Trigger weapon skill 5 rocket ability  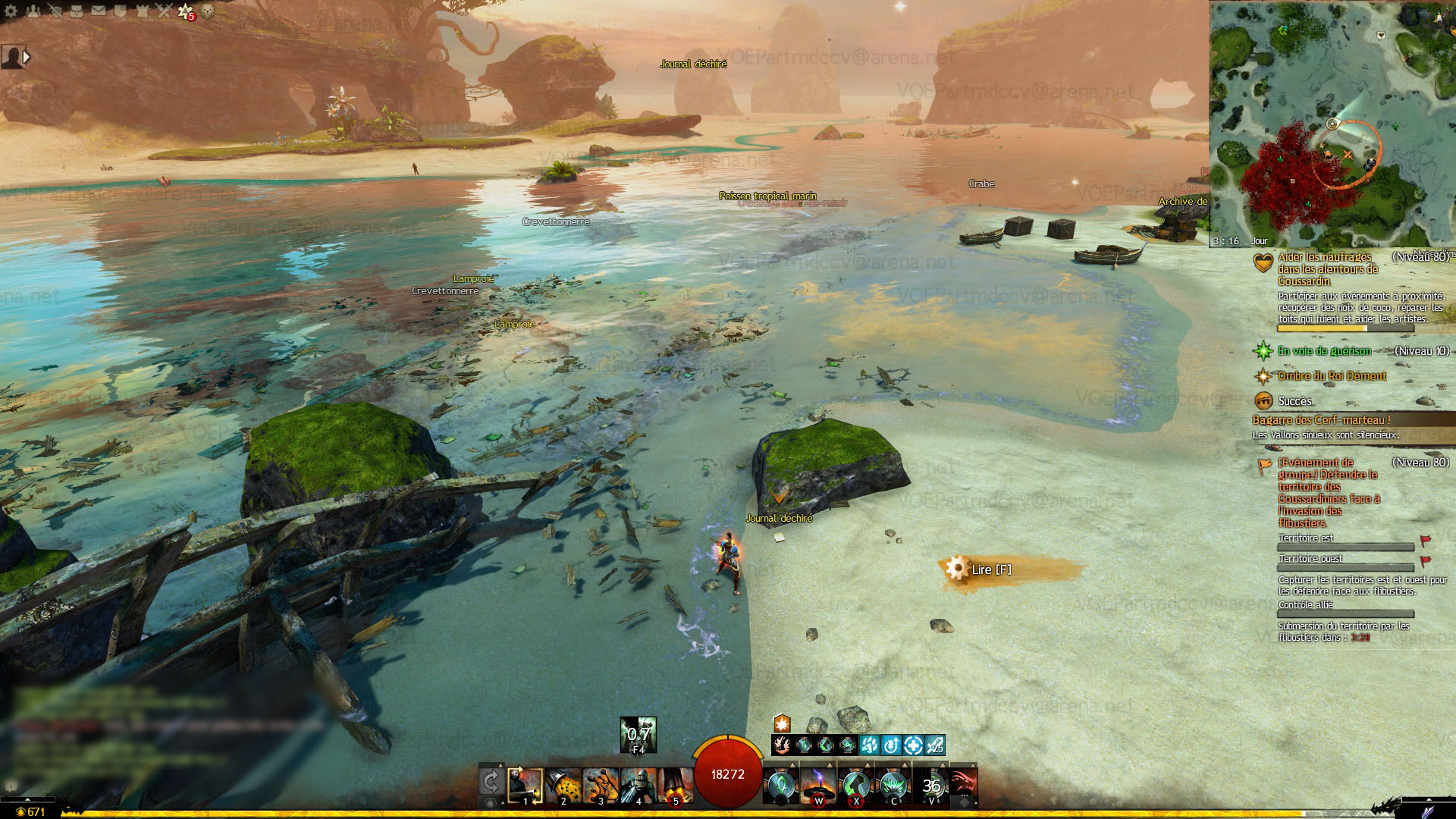pos(675,786)
